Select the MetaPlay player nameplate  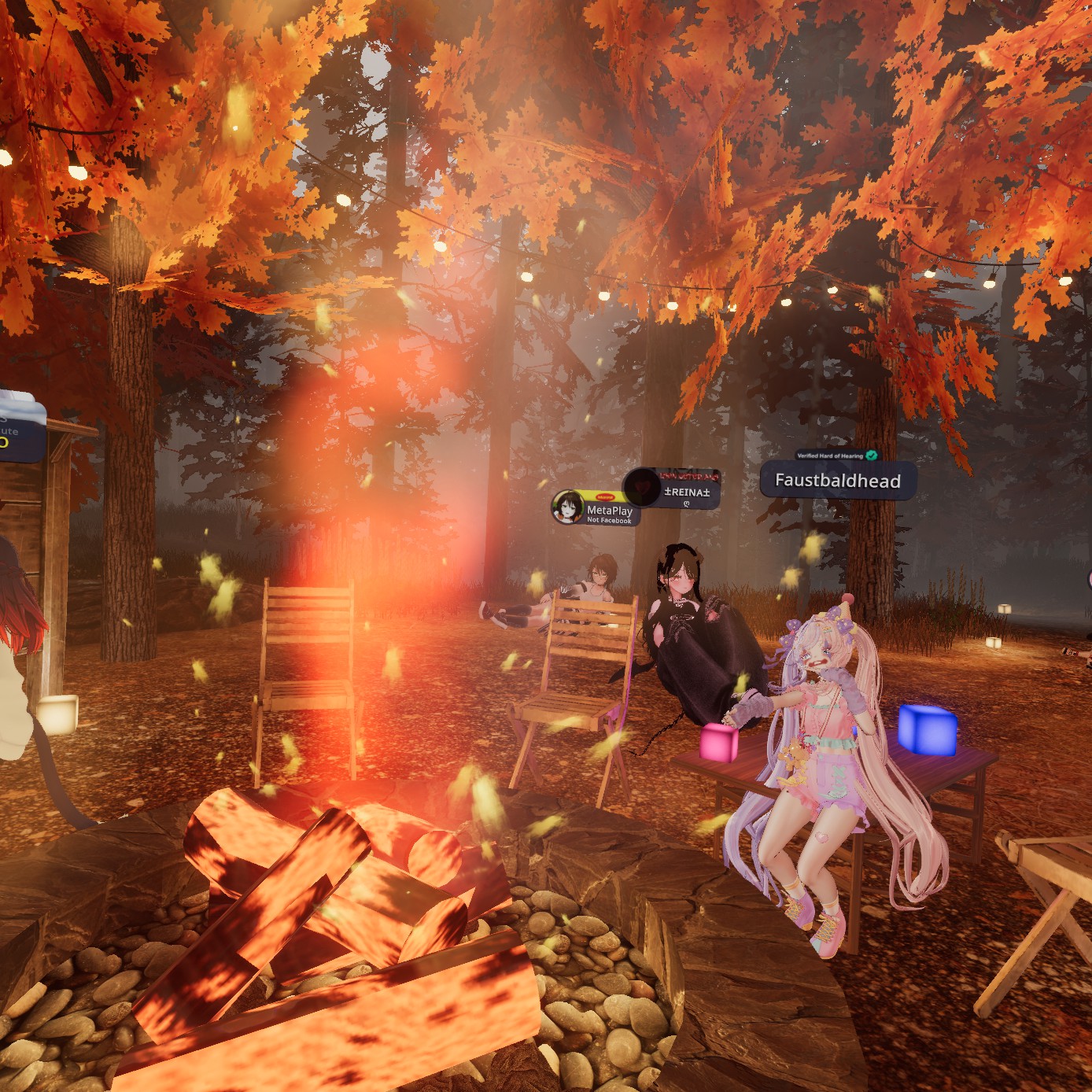click(x=596, y=511)
